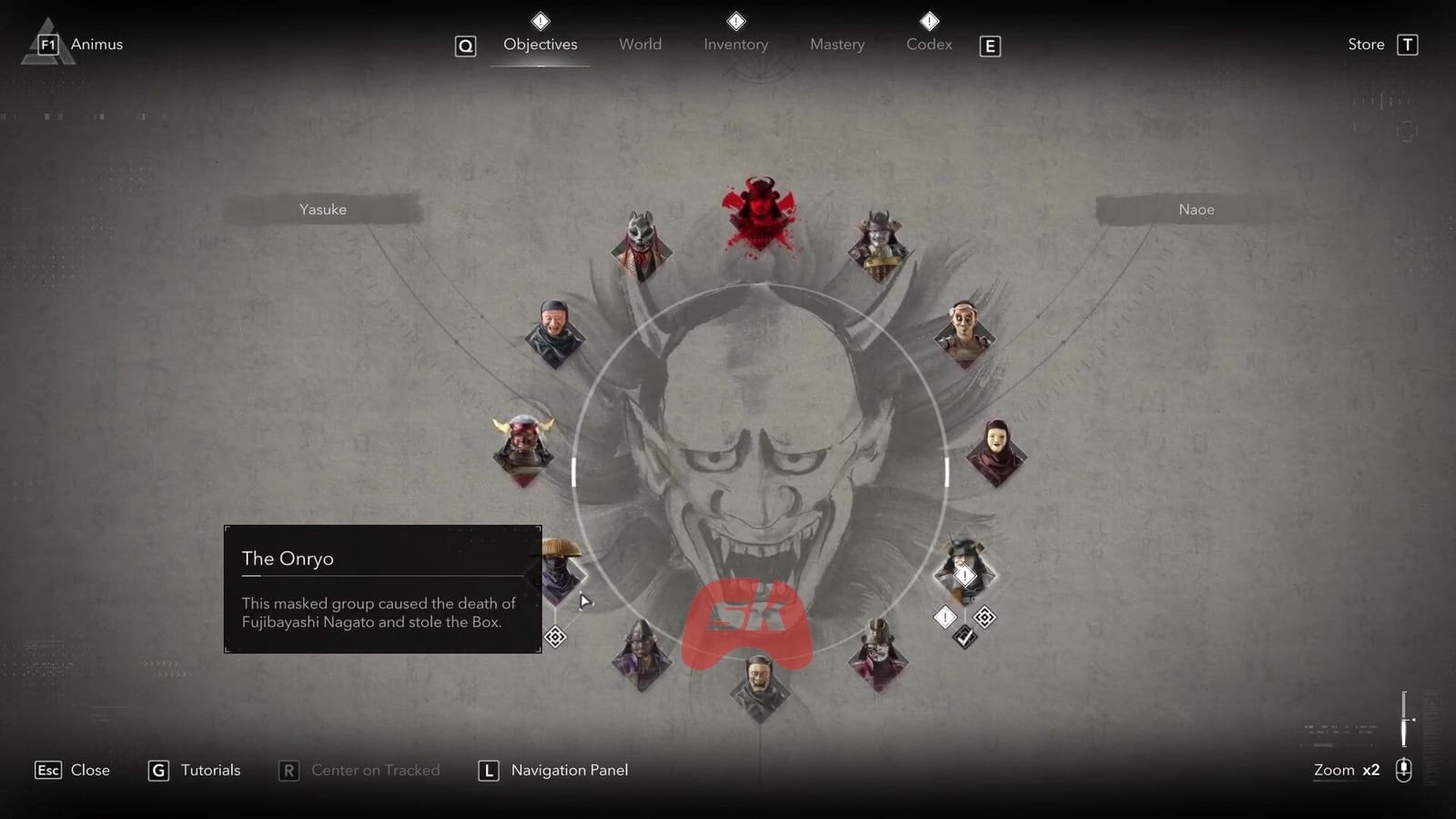Image resolution: width=1456 pixels, height=819 pixels.
Task: Open the Store
Action: click(1365, 43)
